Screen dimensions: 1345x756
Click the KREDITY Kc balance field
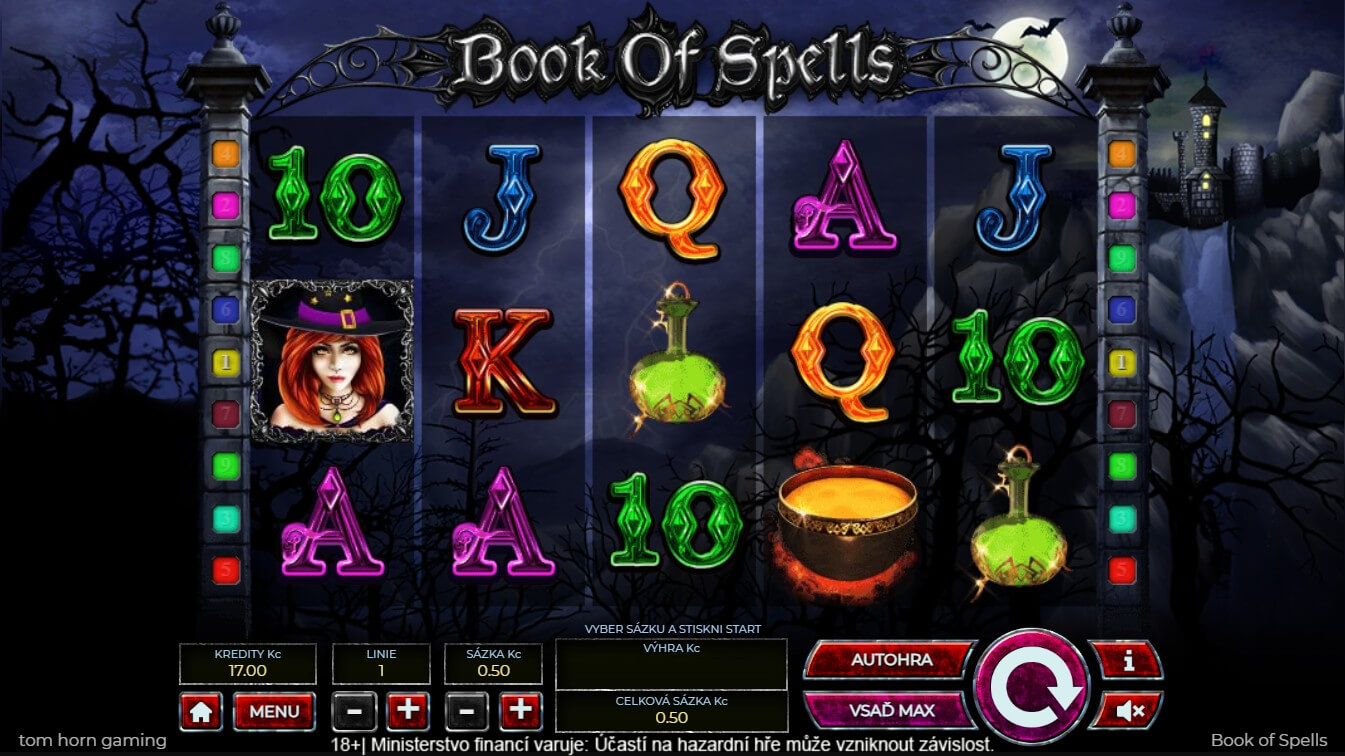pyautogui.click(x=246, y=663)
